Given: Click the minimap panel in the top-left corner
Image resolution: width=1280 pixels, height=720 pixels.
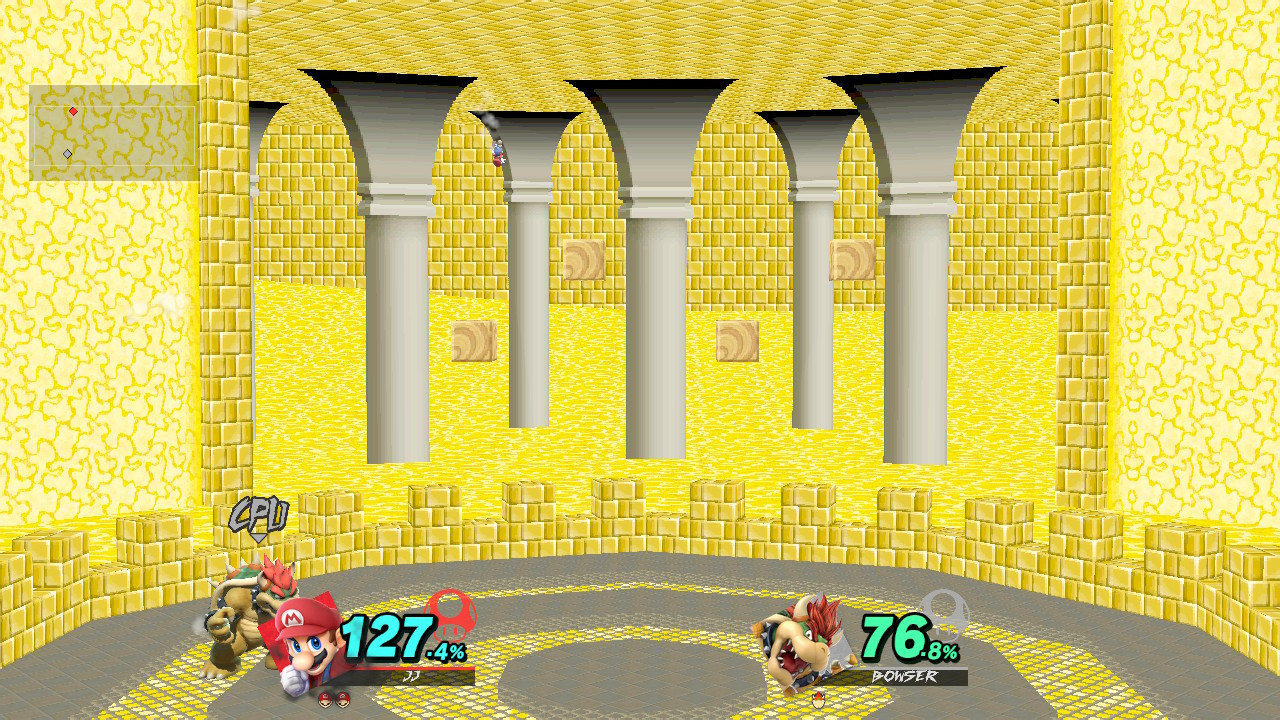Looking at the screenshot, I should (115, 130).
